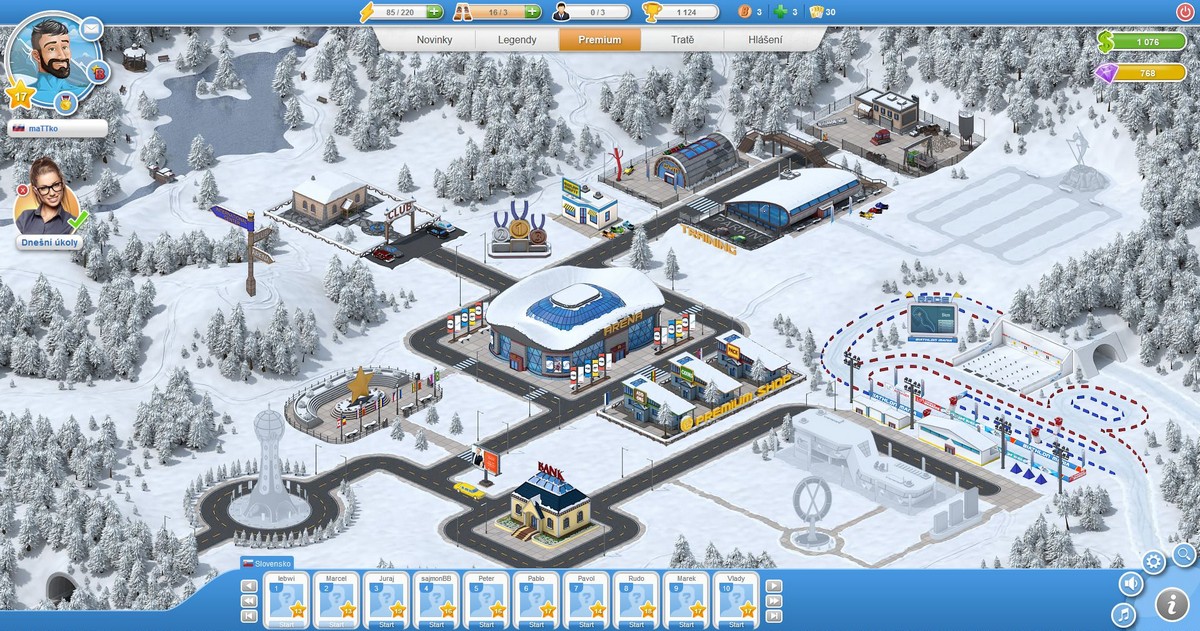The height and width of the screenshot is (631, 1200).
Task: Open the gear settings icon
Action: 1154,561
